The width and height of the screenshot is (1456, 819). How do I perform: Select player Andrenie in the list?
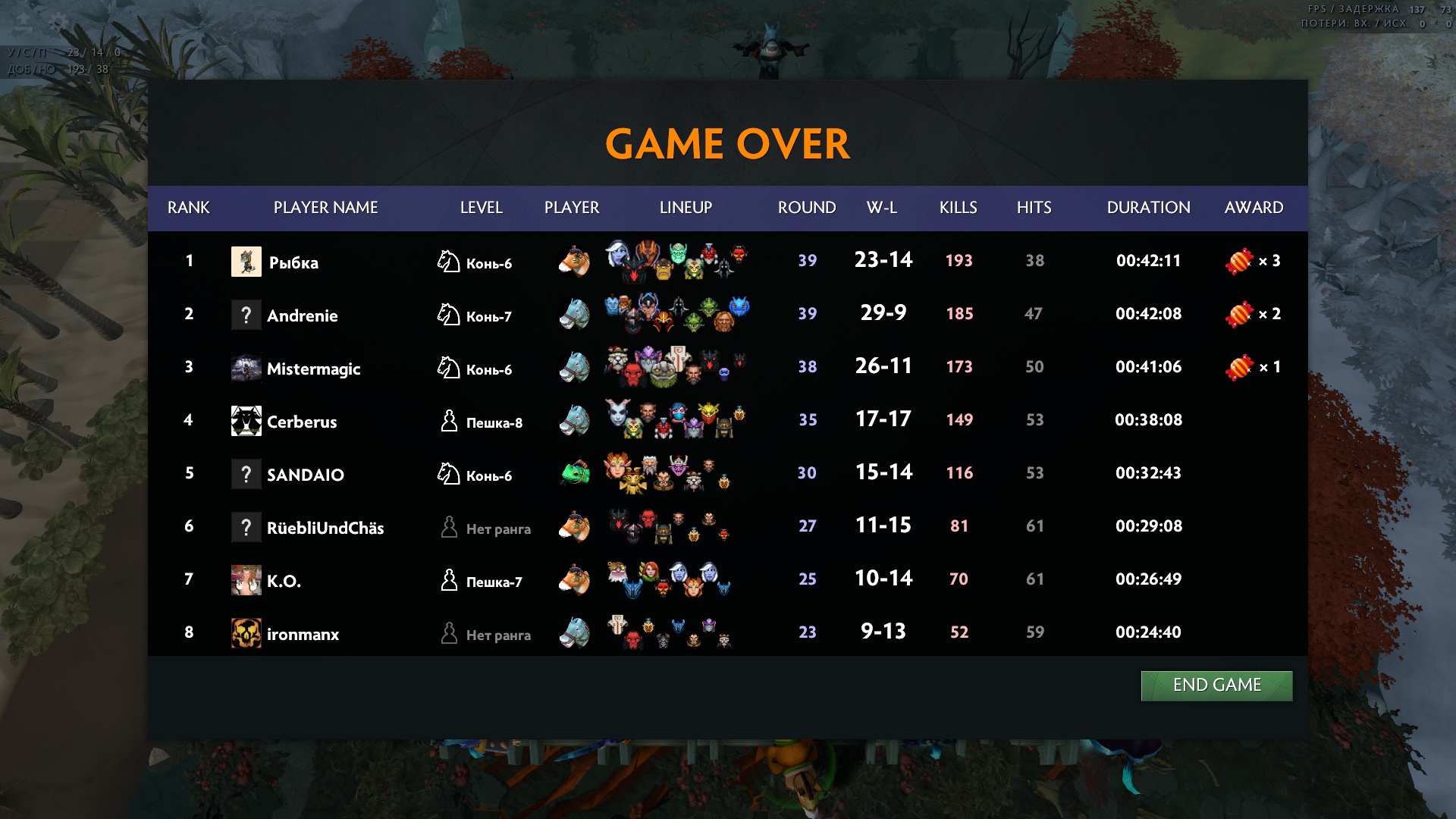tap(302, 315)
